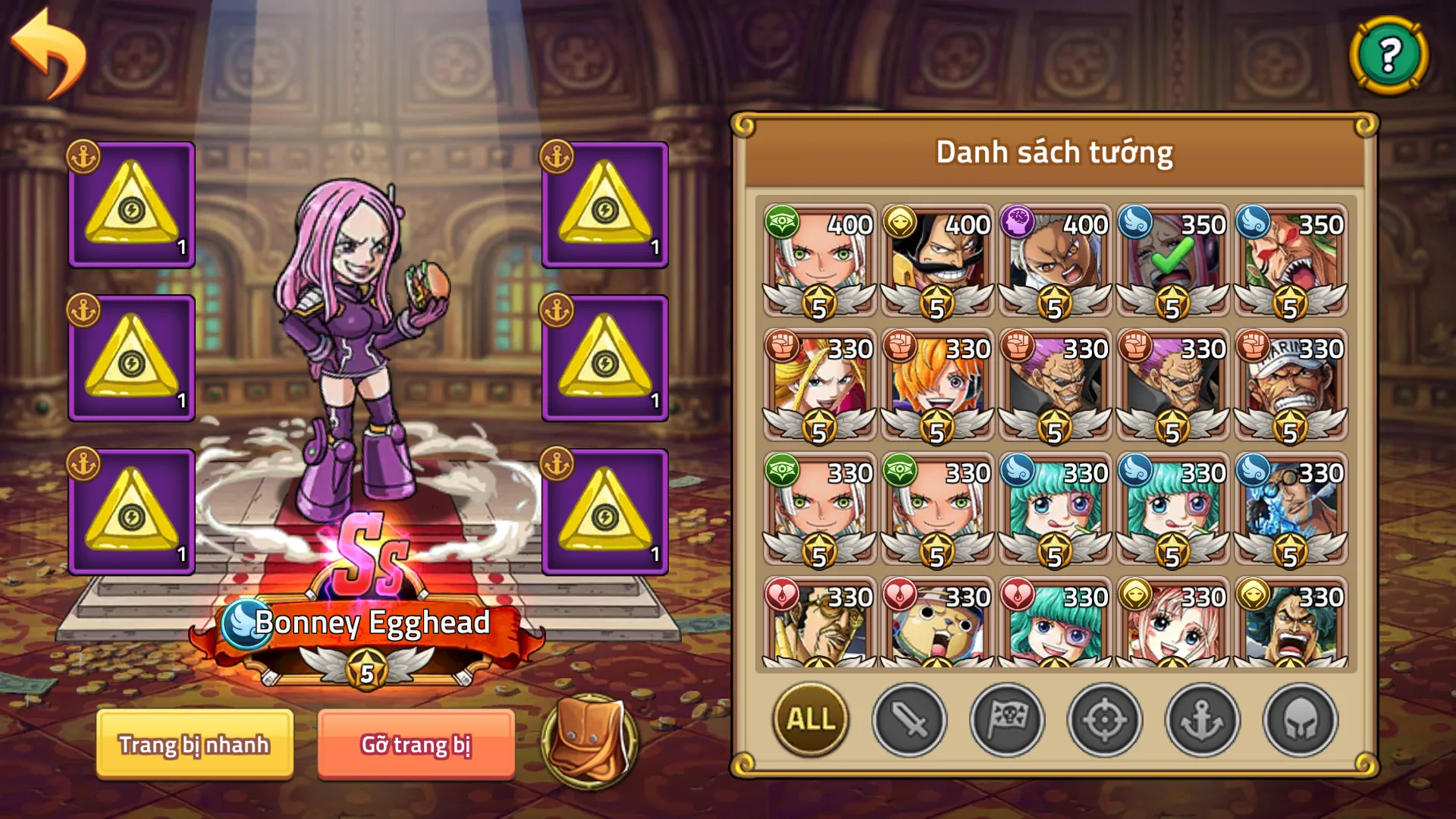Select the sword weapon filter icon
The height and width of the screenshot is (819, 1456).
tap(911, 722)
